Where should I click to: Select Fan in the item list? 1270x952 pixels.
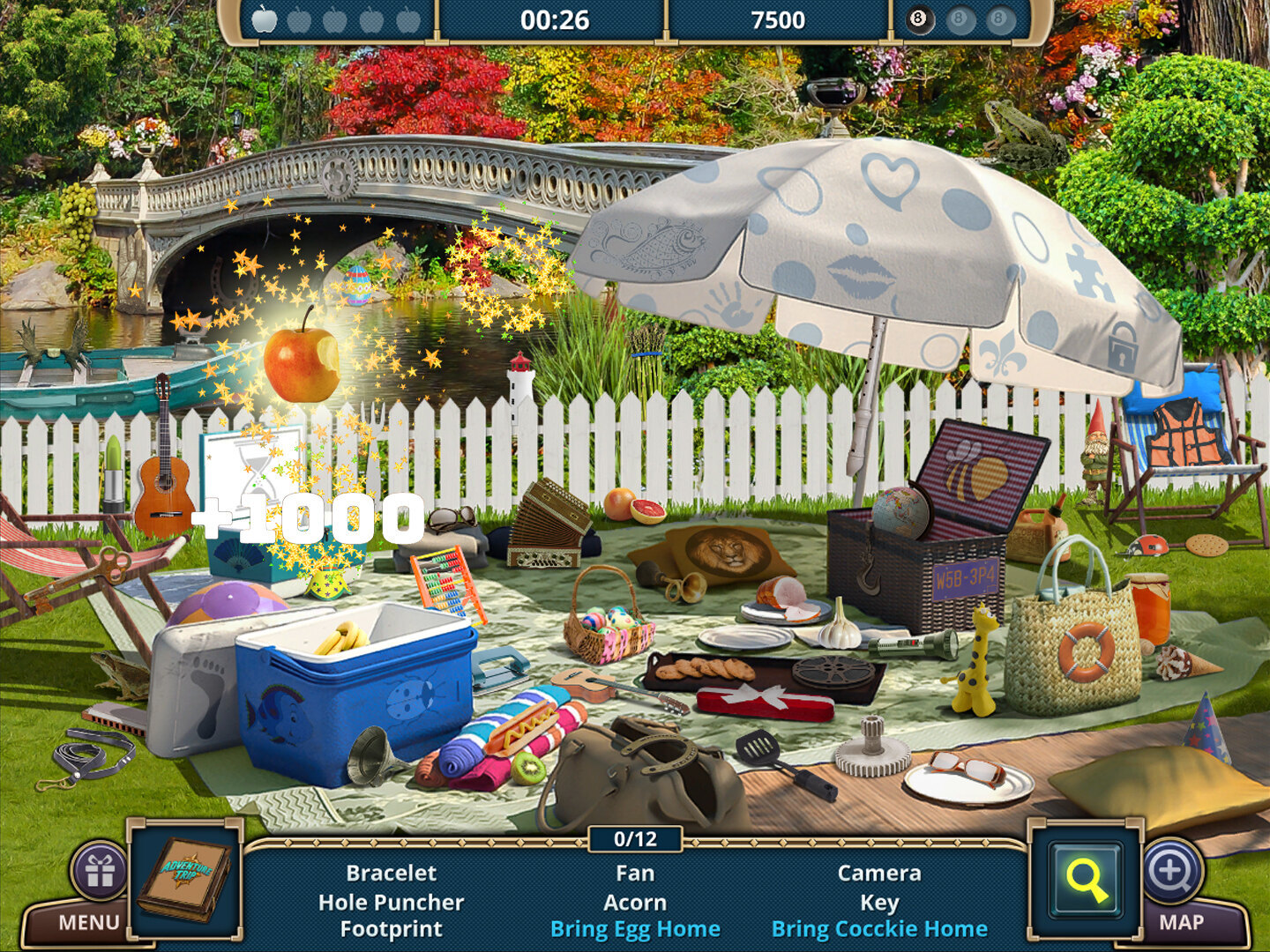point(635,873)
